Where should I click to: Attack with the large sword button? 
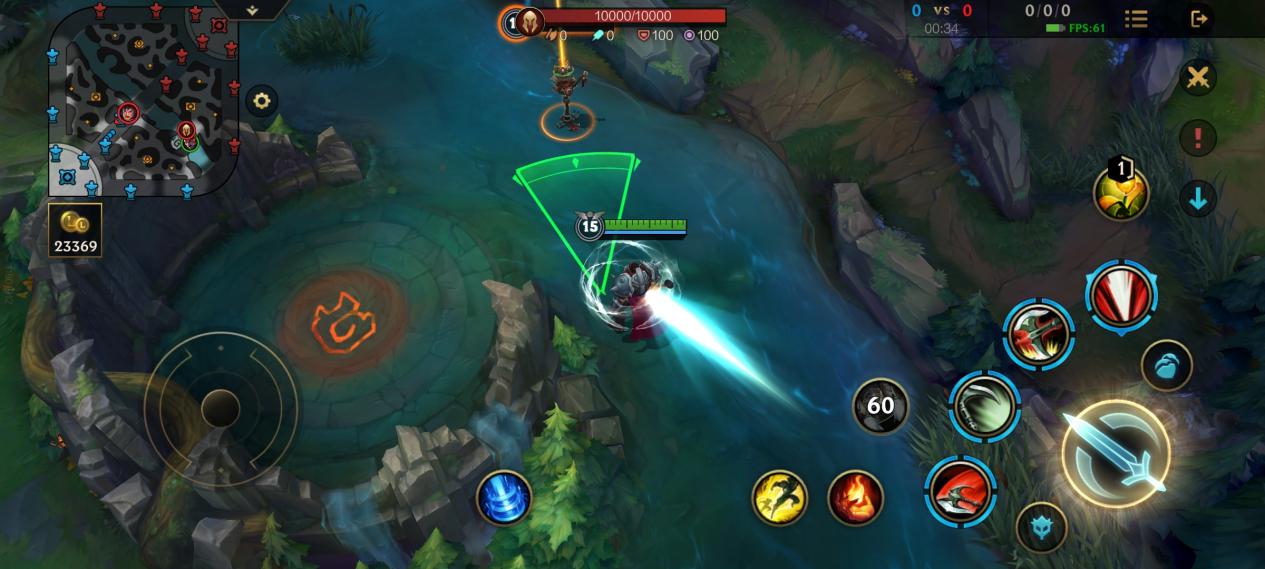1115,454
